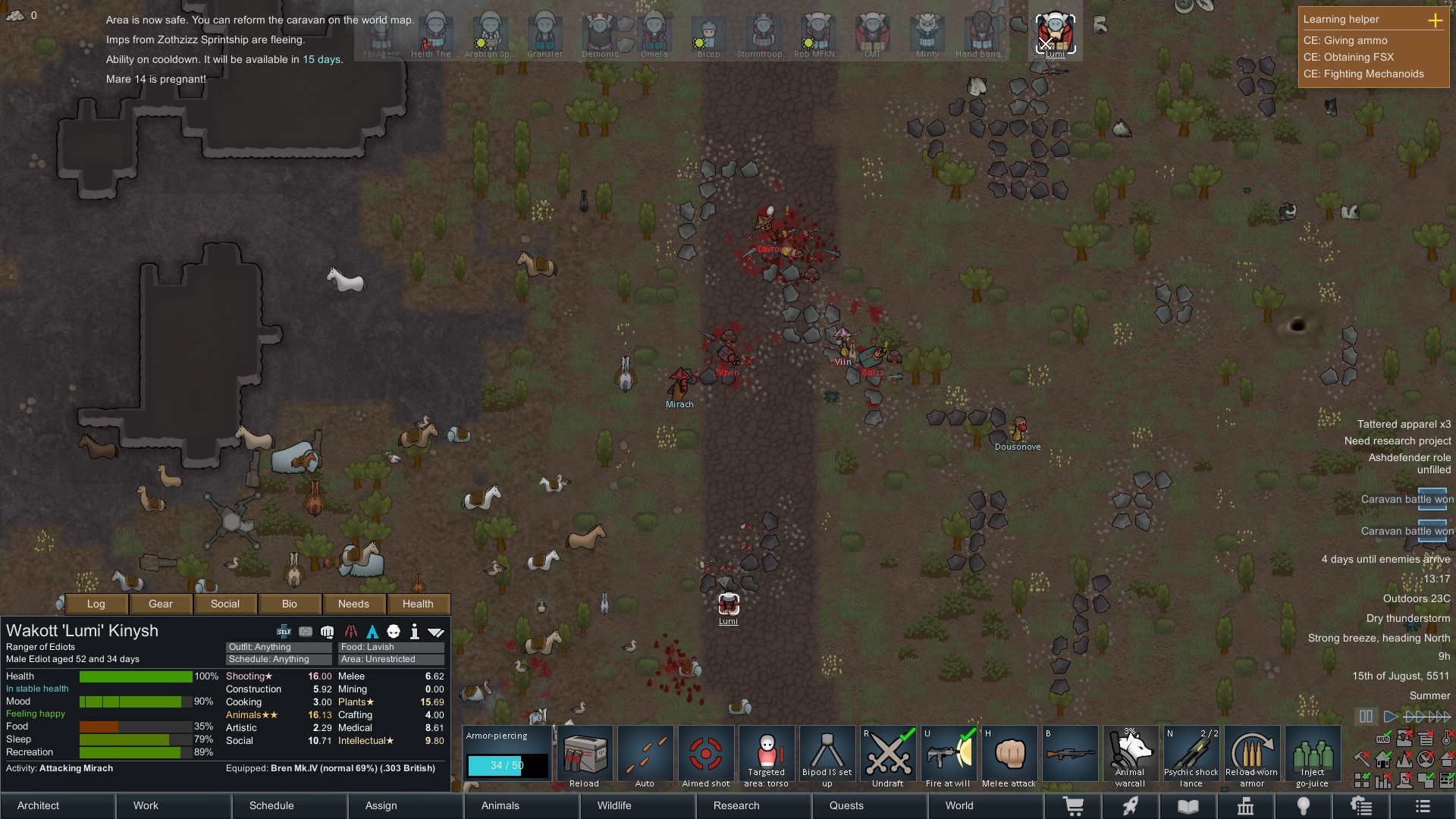Open the Architect menu
Image resolution: width=1456 pixels, height=819 pixels.
pyautogui.click(x=37, y=805)
